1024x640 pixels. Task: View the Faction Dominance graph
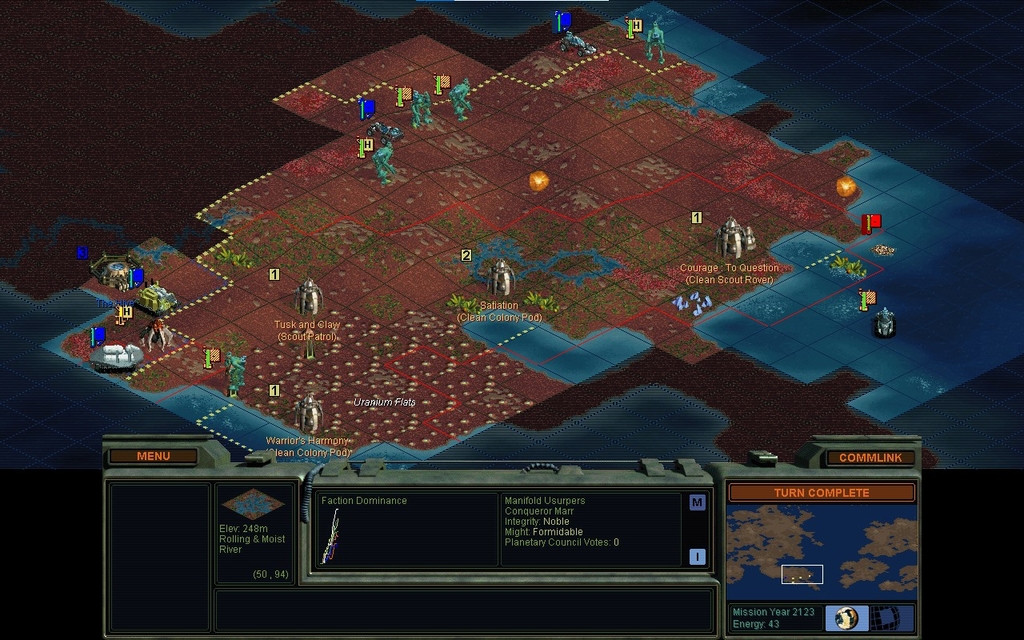click(331, 535)
